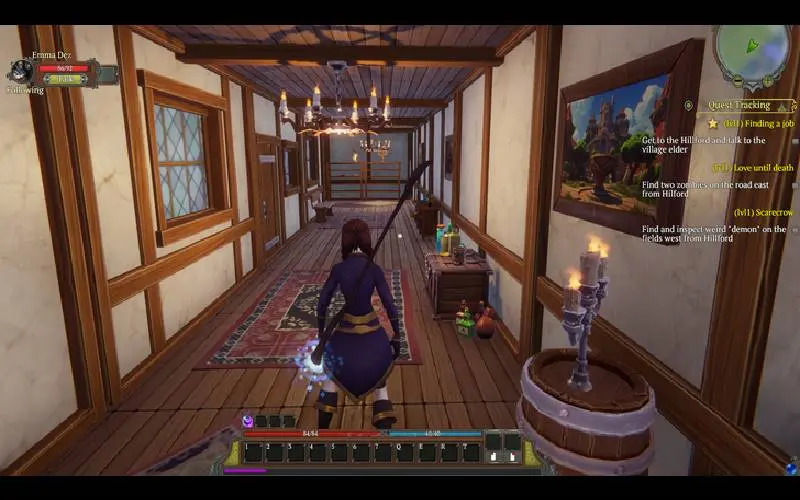Click Emma Dez companion portrait
The image size is (800, 500).
(x=20, y=70)
